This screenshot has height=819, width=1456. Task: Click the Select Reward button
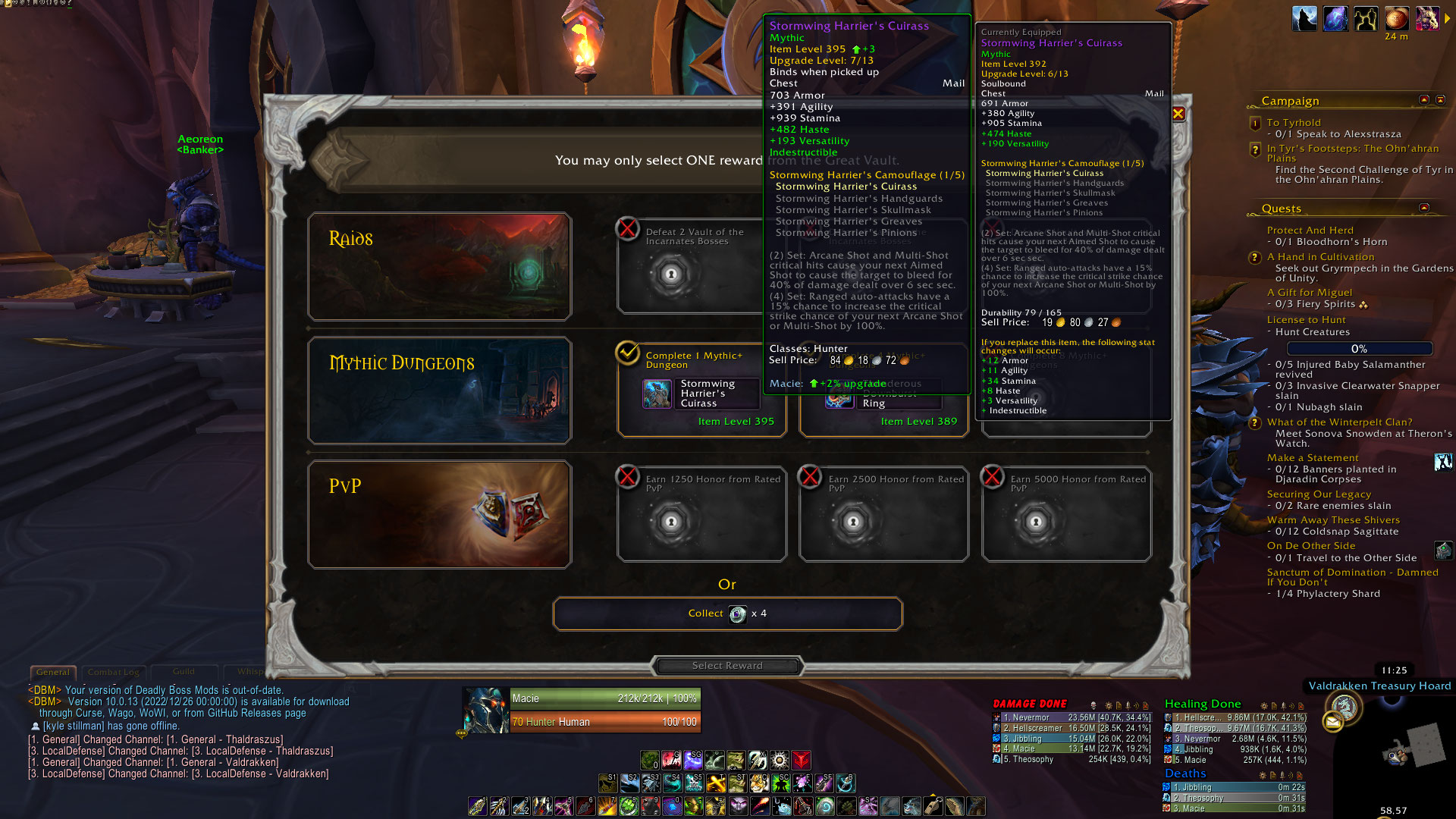[x=727, y=666]
